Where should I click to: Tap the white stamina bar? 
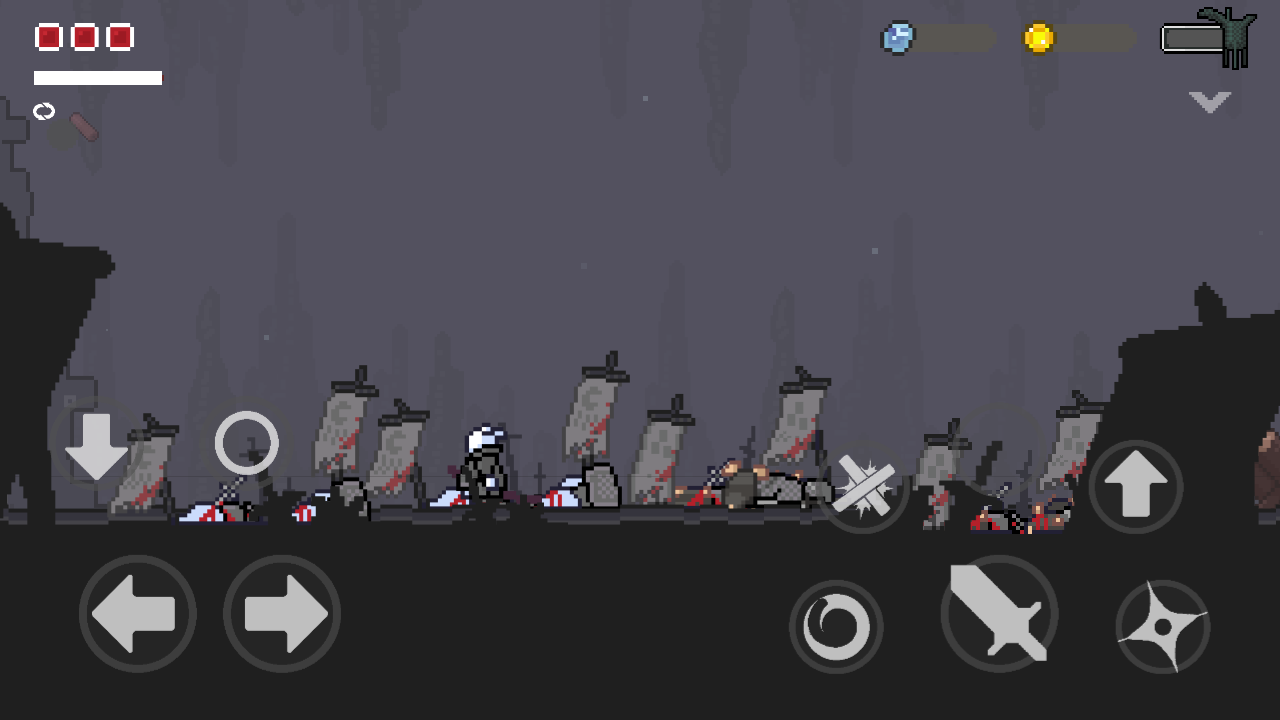tap(97, 76)
